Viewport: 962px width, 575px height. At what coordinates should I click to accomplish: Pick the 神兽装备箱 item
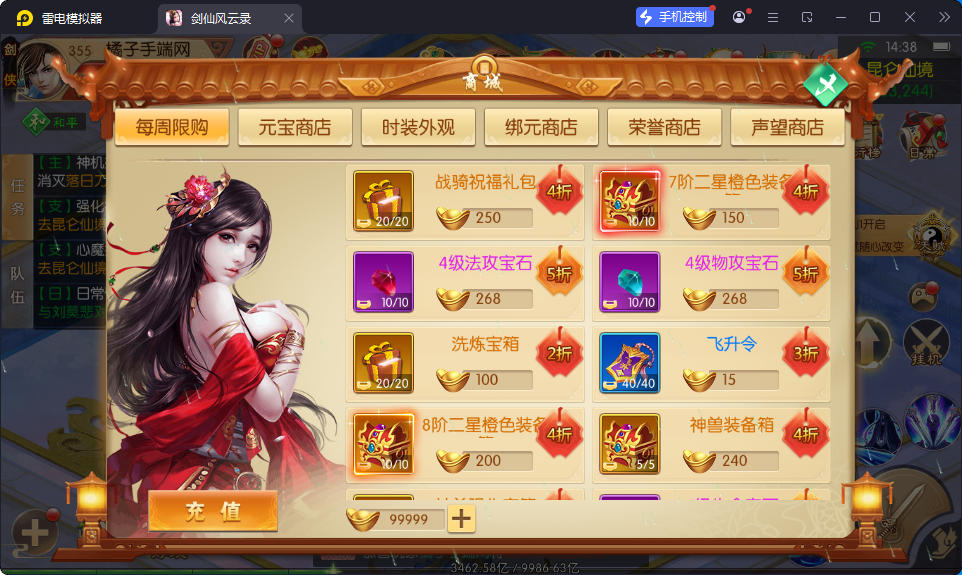629,444
